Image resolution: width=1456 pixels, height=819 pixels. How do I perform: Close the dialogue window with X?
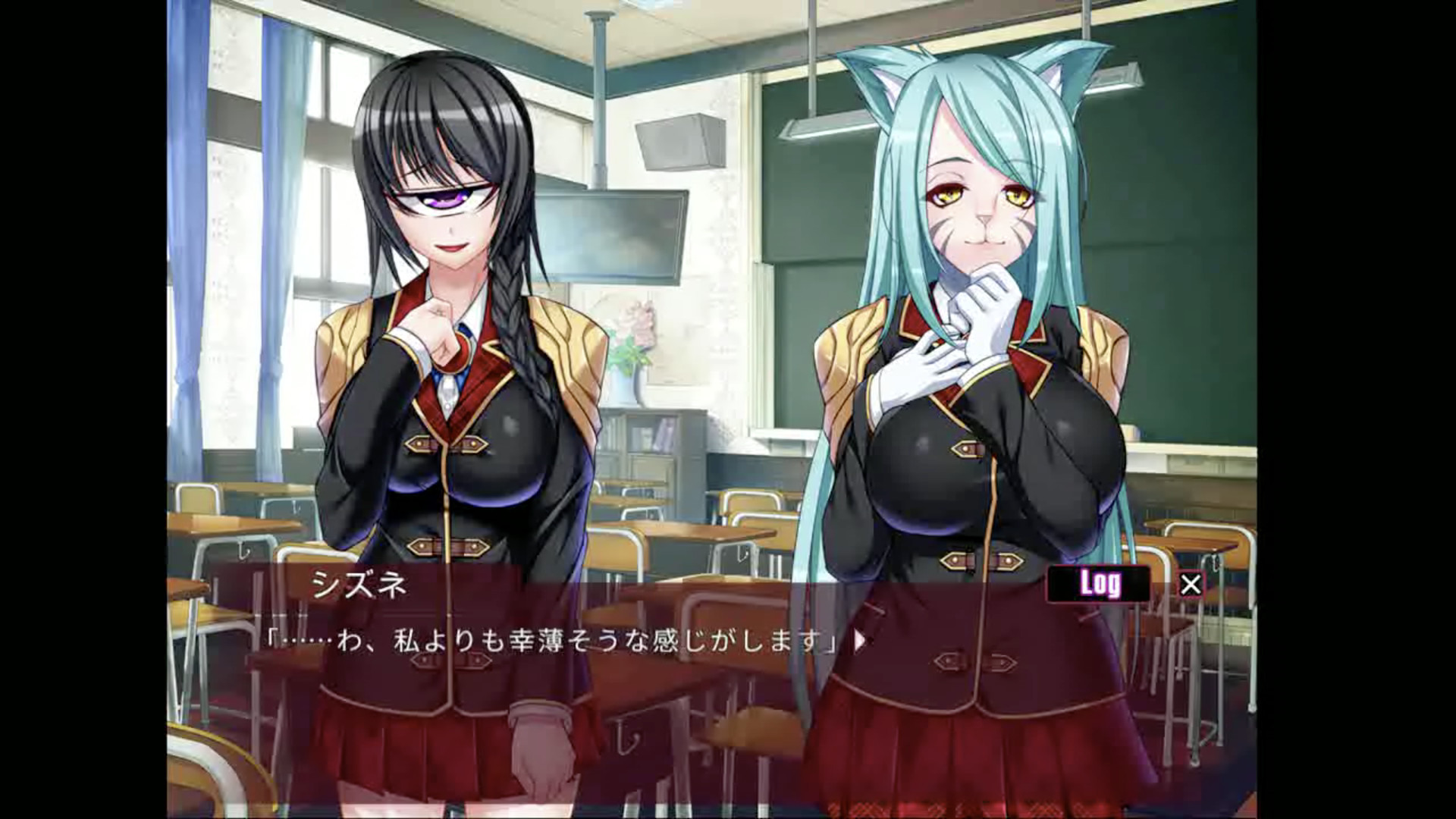(x=1191, y=585)
